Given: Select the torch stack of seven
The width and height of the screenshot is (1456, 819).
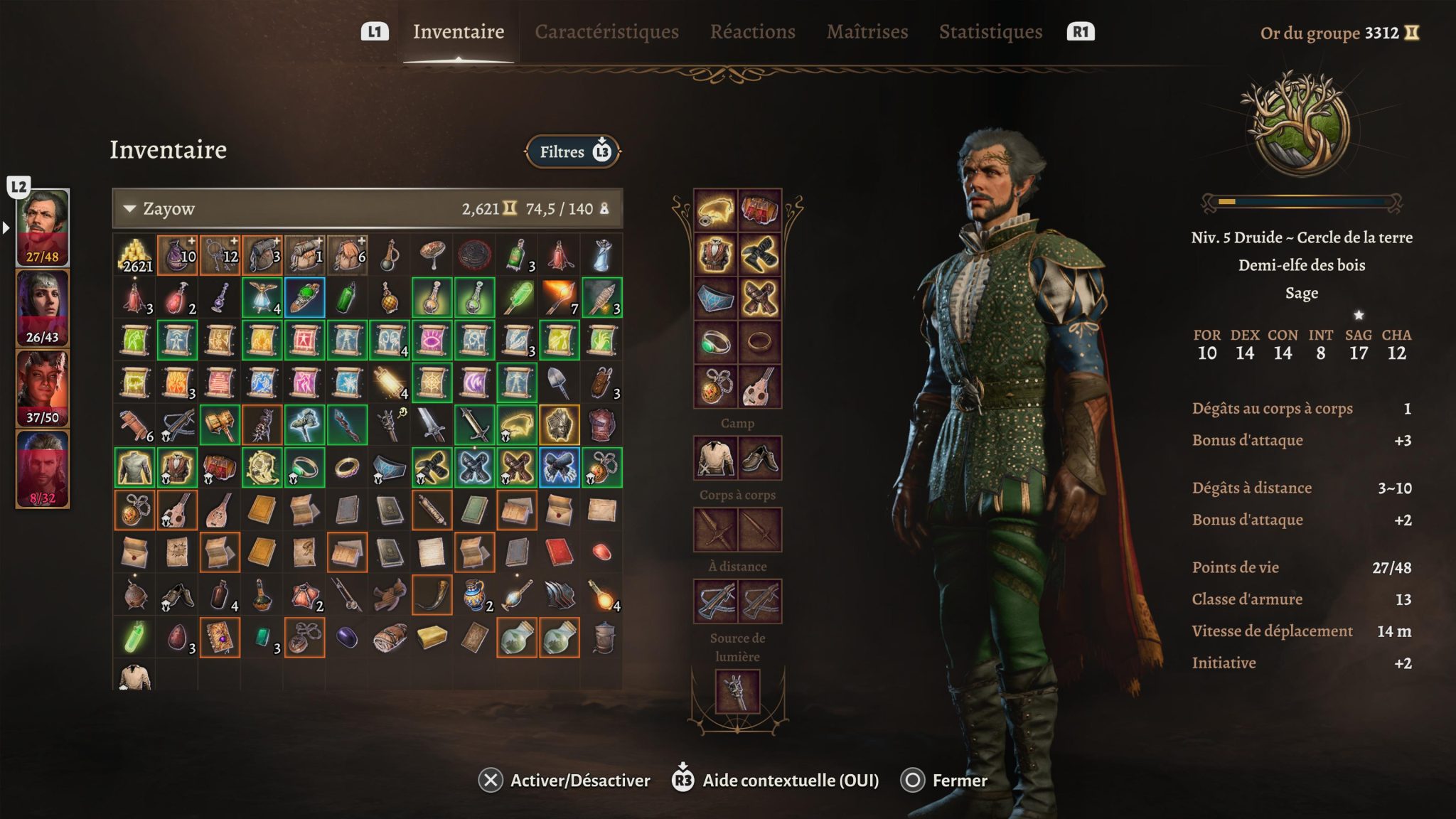Looking at the screenshot, I should point(560,298).
